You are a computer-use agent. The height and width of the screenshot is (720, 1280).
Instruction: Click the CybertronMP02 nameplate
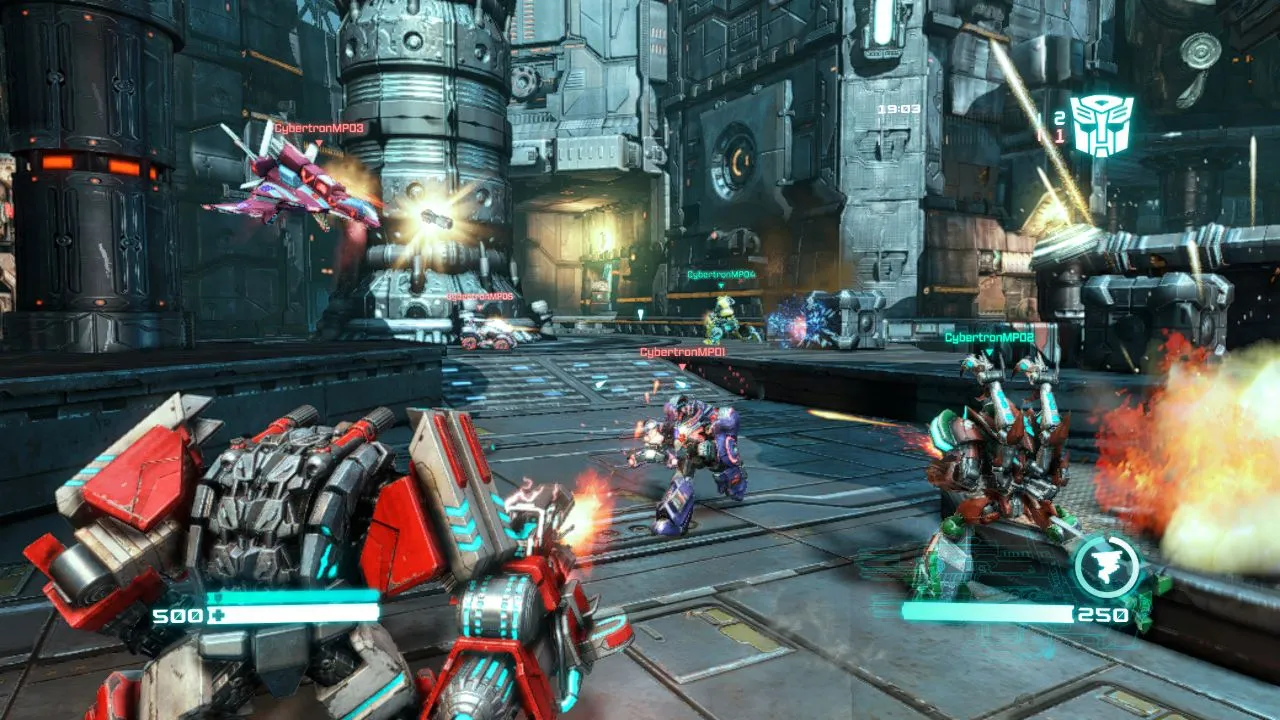(x=988, y=336)
